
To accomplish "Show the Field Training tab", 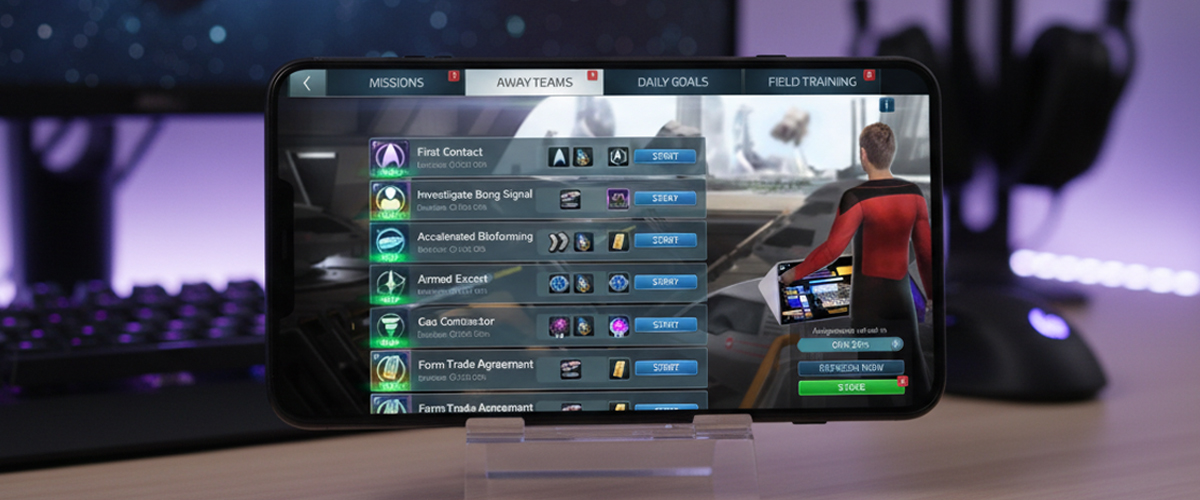I will pyautogui.click(x=812, y=82).
